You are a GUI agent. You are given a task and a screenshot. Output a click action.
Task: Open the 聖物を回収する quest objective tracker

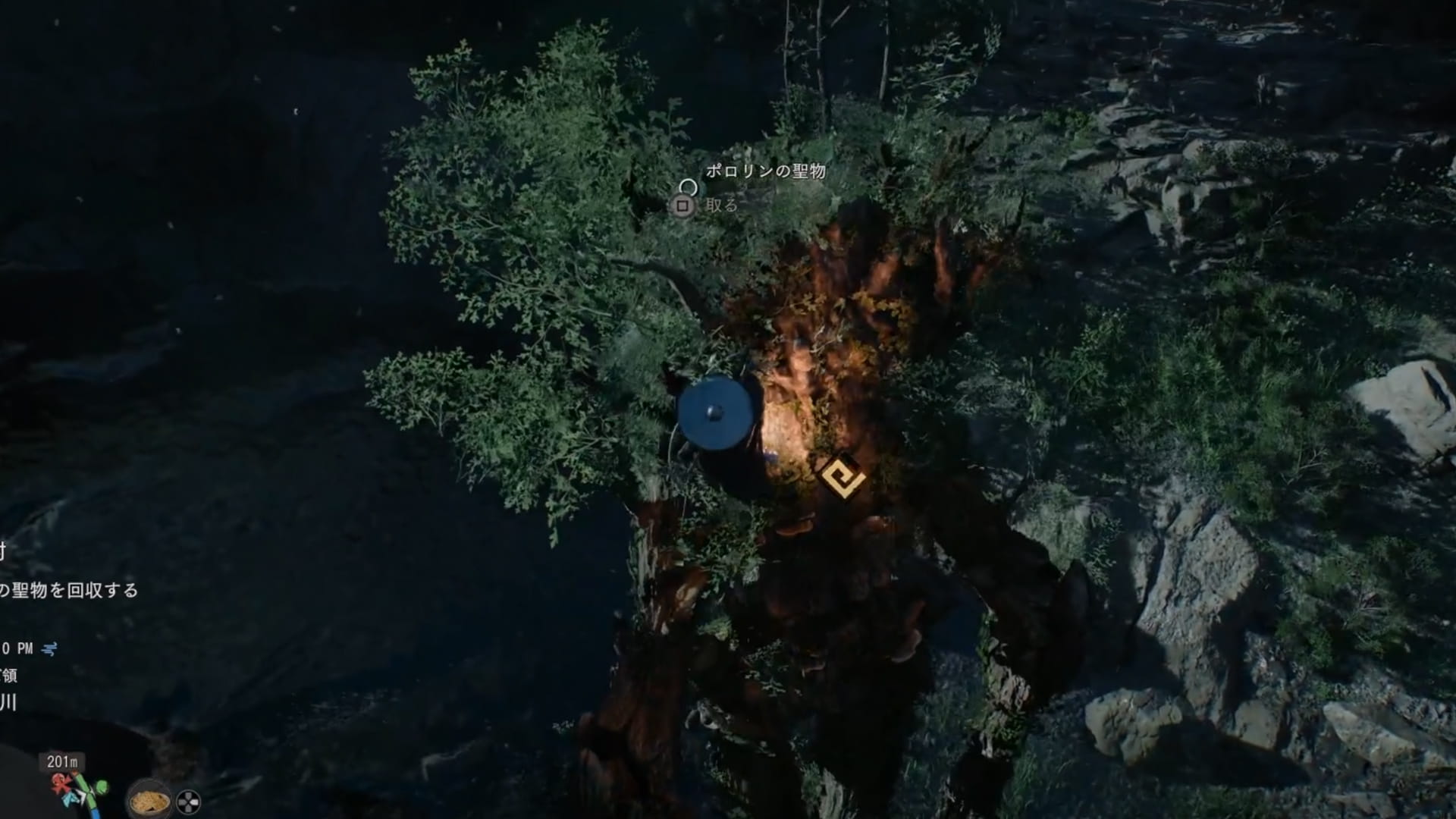[70, 590]
